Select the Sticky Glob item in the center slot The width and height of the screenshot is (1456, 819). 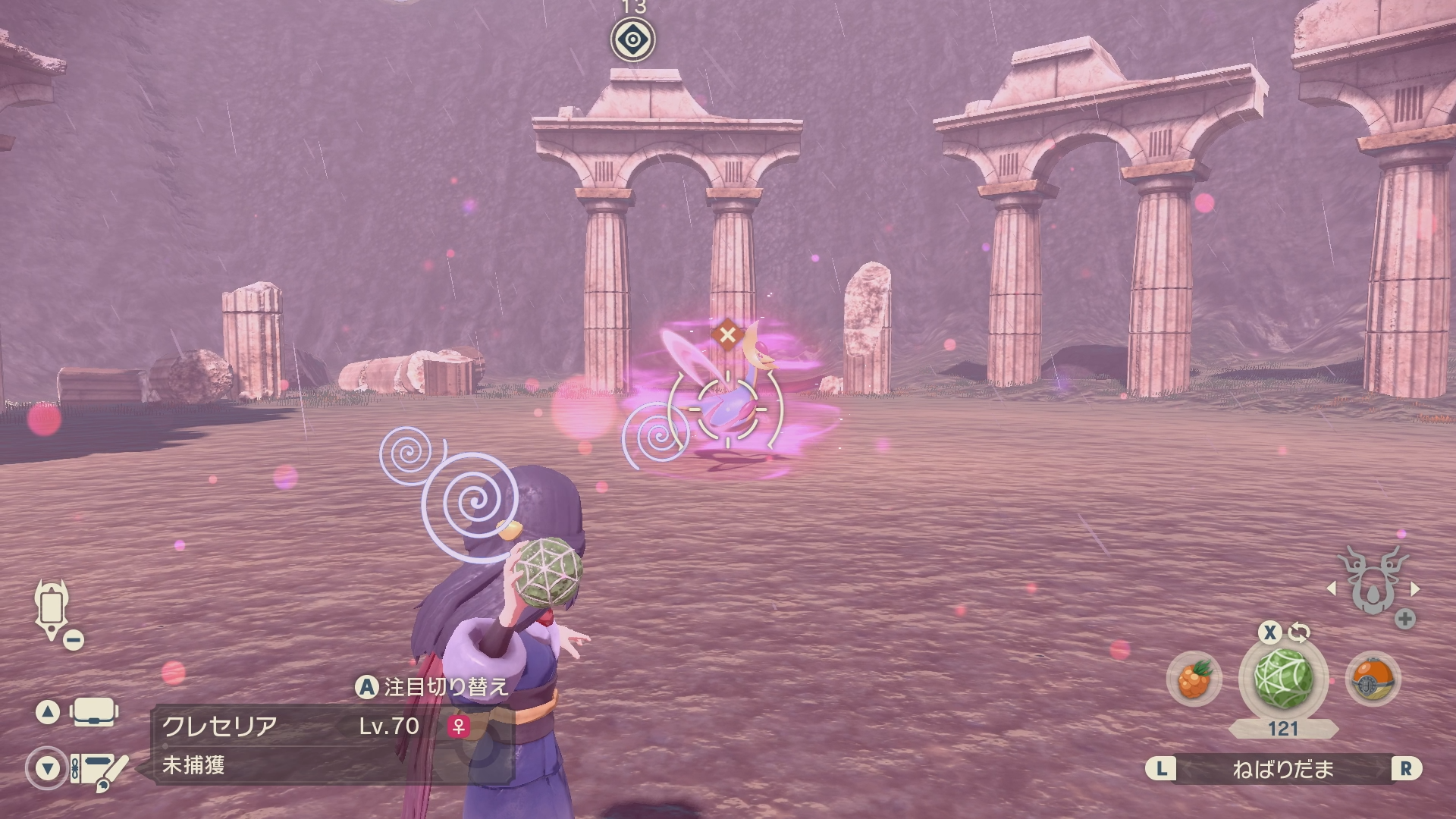point(1282,679)
